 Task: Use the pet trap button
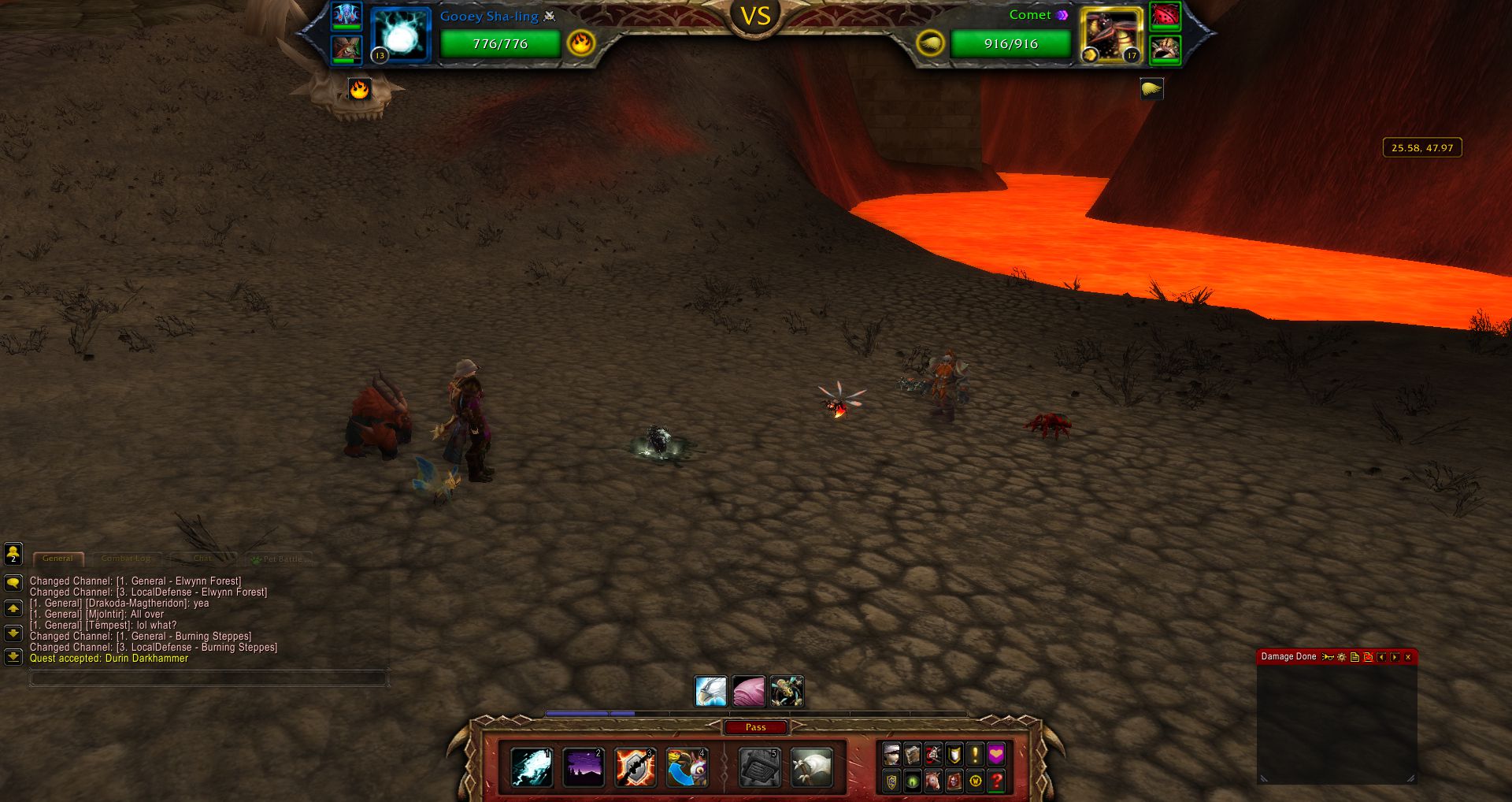[x=760, y=767]
